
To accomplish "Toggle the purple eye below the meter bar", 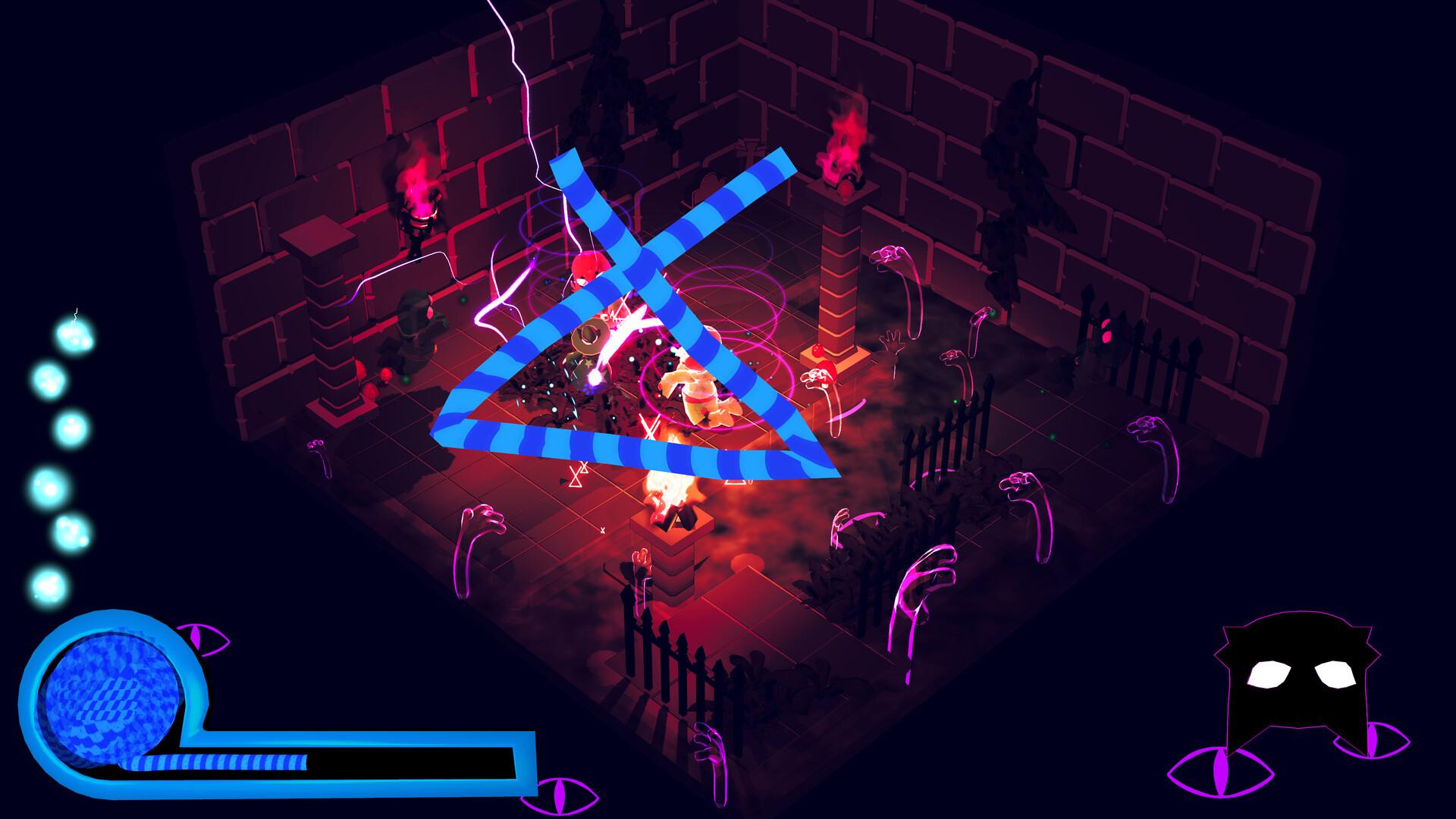I will point(560,795).
